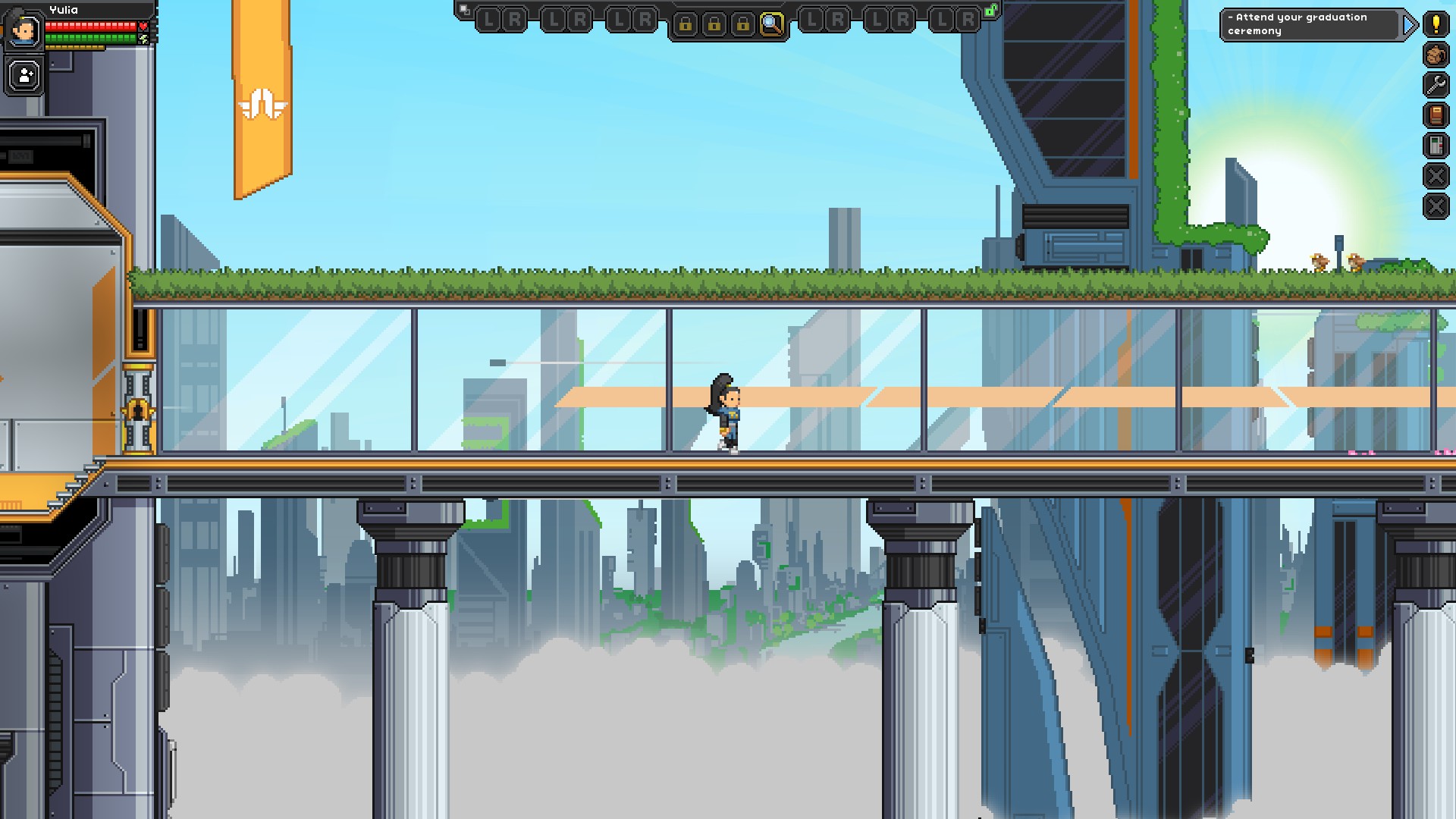Click Yulia's character portrait

(24, 28)
